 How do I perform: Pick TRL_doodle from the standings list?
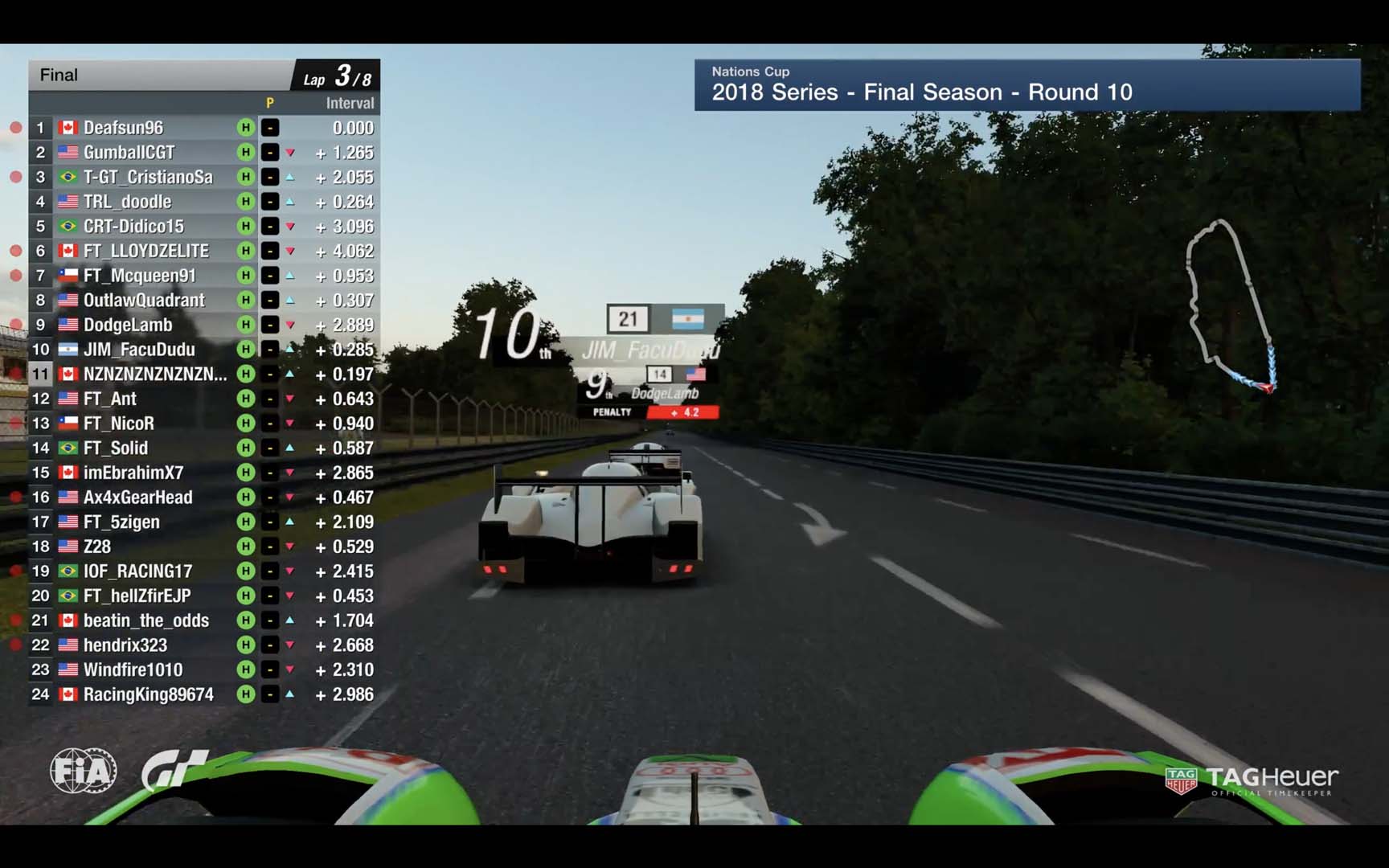tap(127, 202)
